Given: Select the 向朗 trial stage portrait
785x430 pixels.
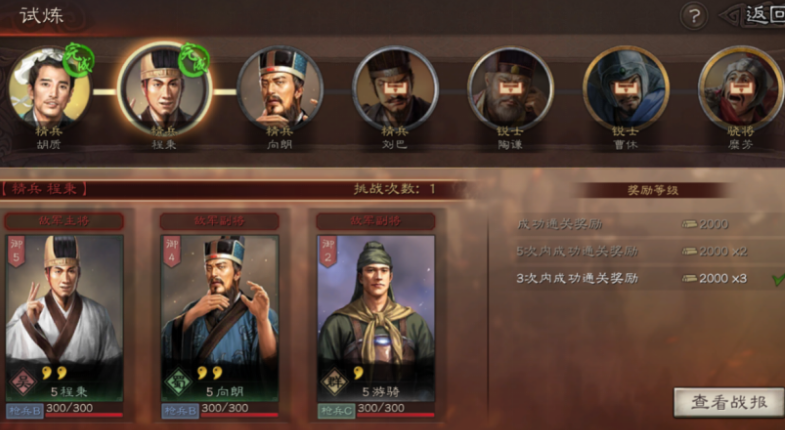Looking at the screenshot, I should tap(280, 88).
